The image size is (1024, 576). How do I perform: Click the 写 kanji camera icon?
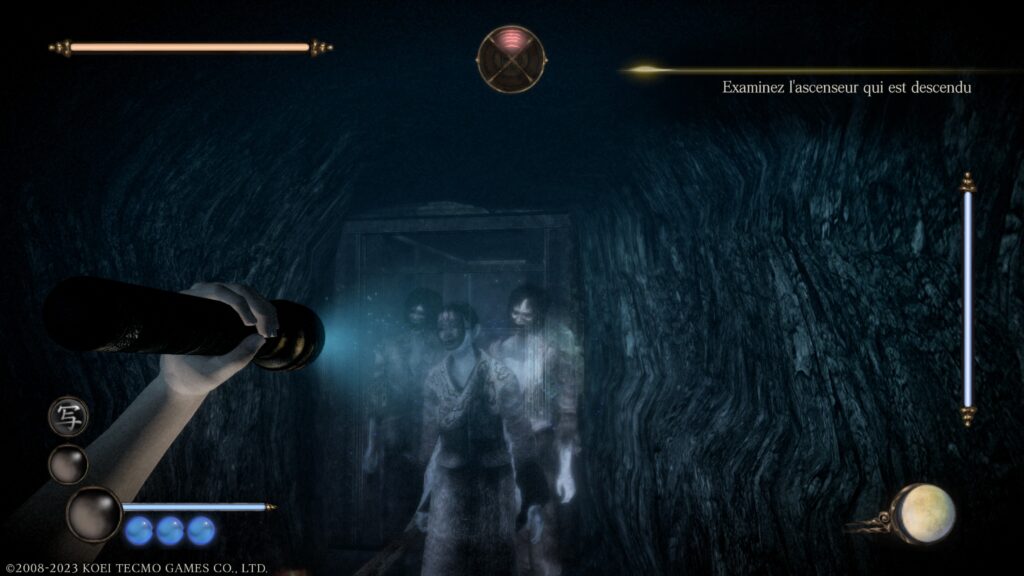coord(68,416)
